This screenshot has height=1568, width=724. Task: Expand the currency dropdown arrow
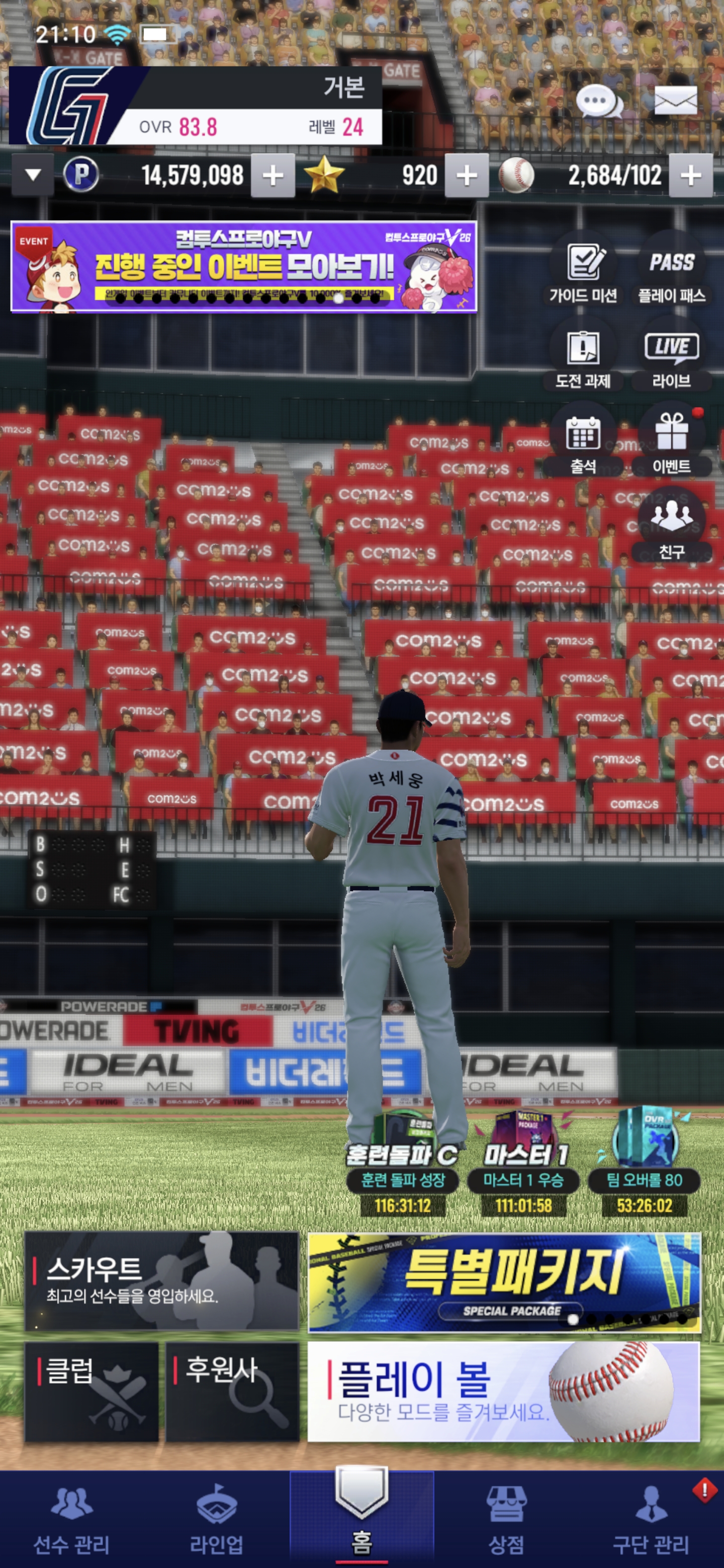click(33, 175)
